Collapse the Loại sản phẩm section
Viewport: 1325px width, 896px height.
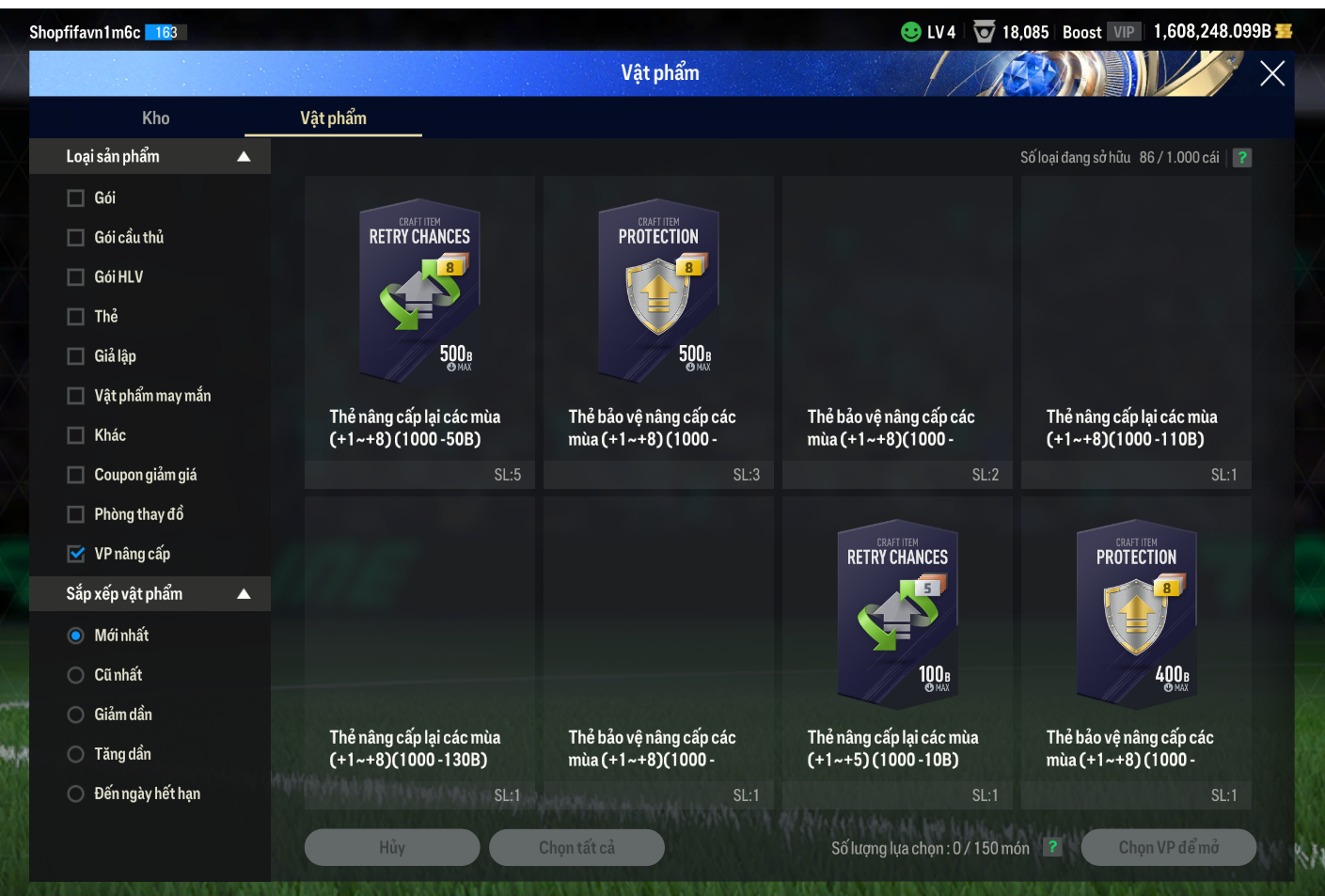(x=244, y=157)
